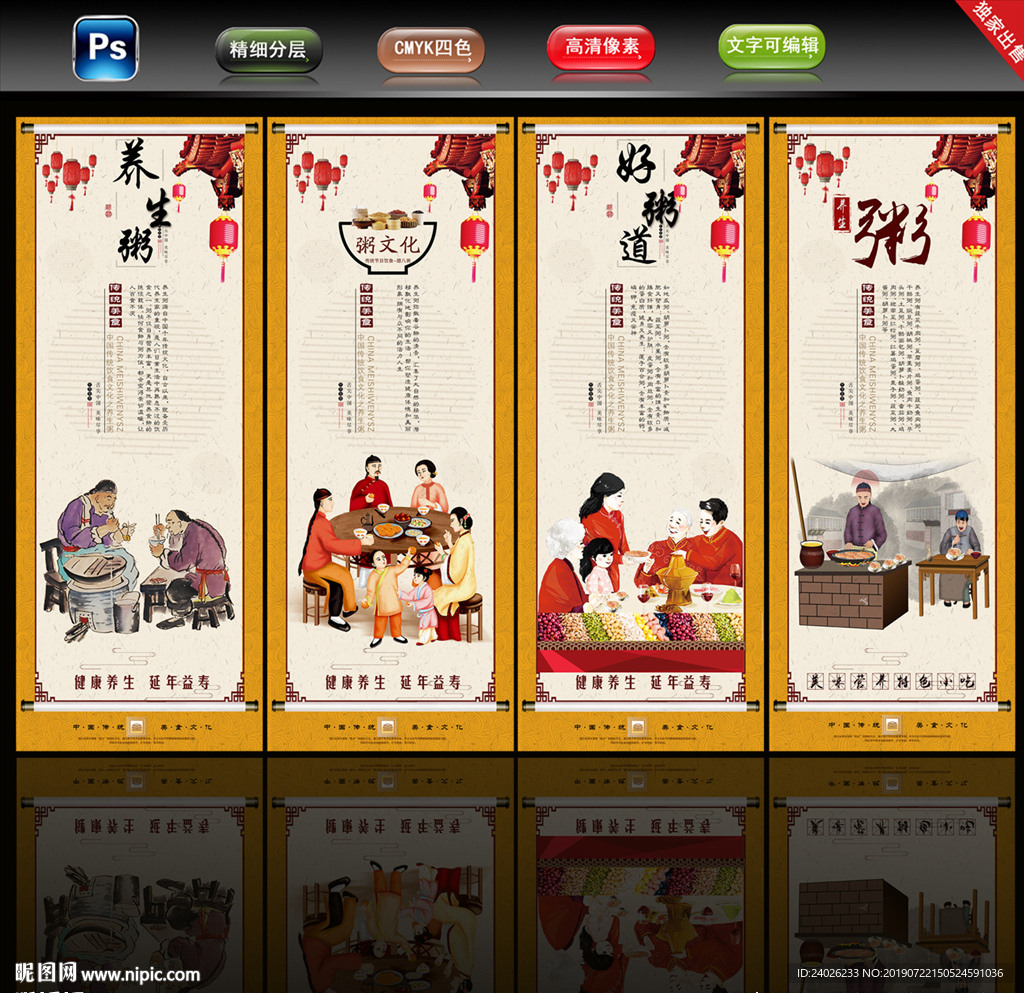Select the dark 精细分层 button
1024x993 pixels.
[x=268, y=49]
